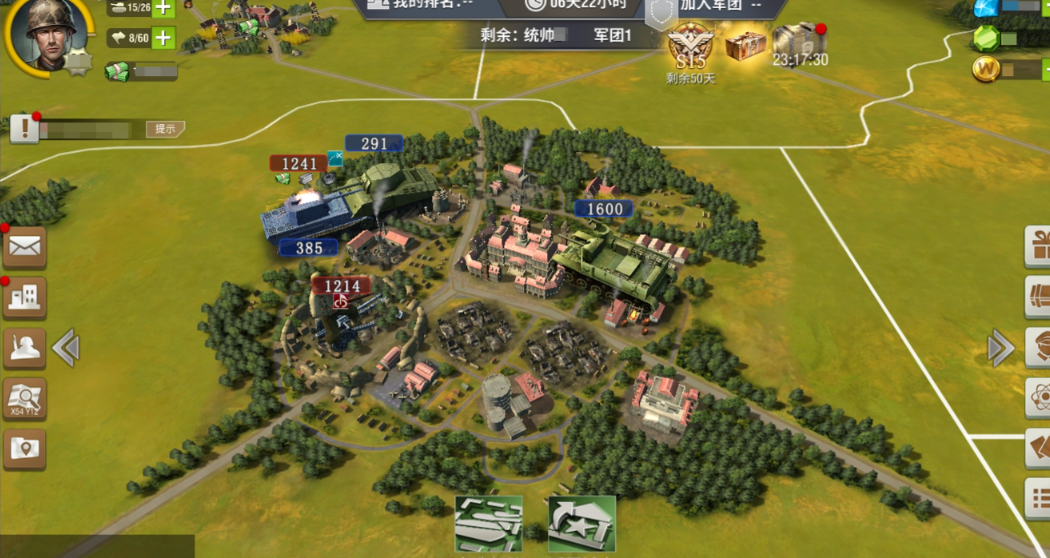Open the exclamation mark alert icon
The image size is (1050, 558).
(24, 128)
